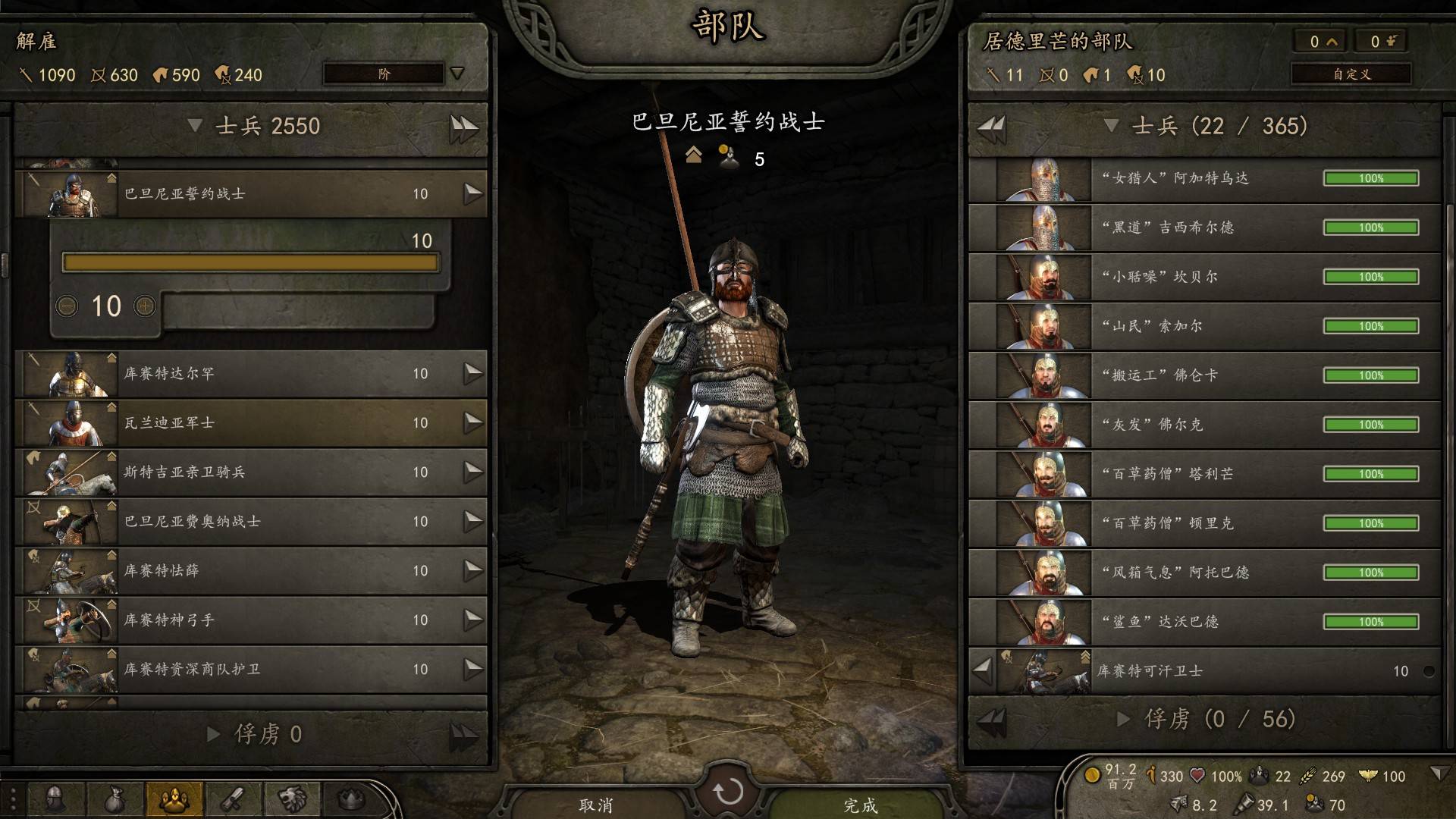Transfer 库赛特达尔罕 troops with its arrow
The height and width of the screenshot is (819, 1456).
click(473, 373)
